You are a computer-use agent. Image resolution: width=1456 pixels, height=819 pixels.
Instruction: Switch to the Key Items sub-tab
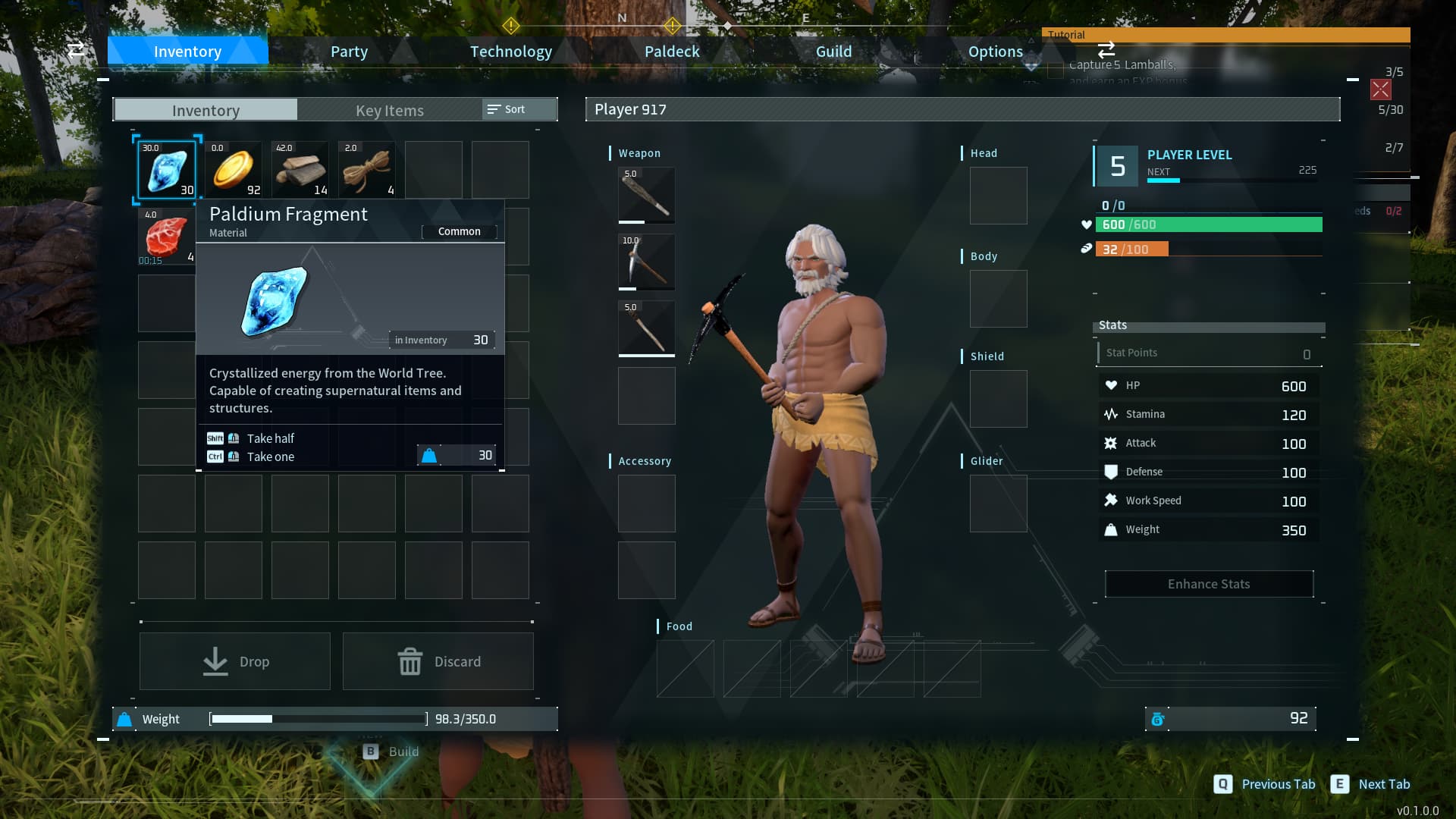[389, 110]
